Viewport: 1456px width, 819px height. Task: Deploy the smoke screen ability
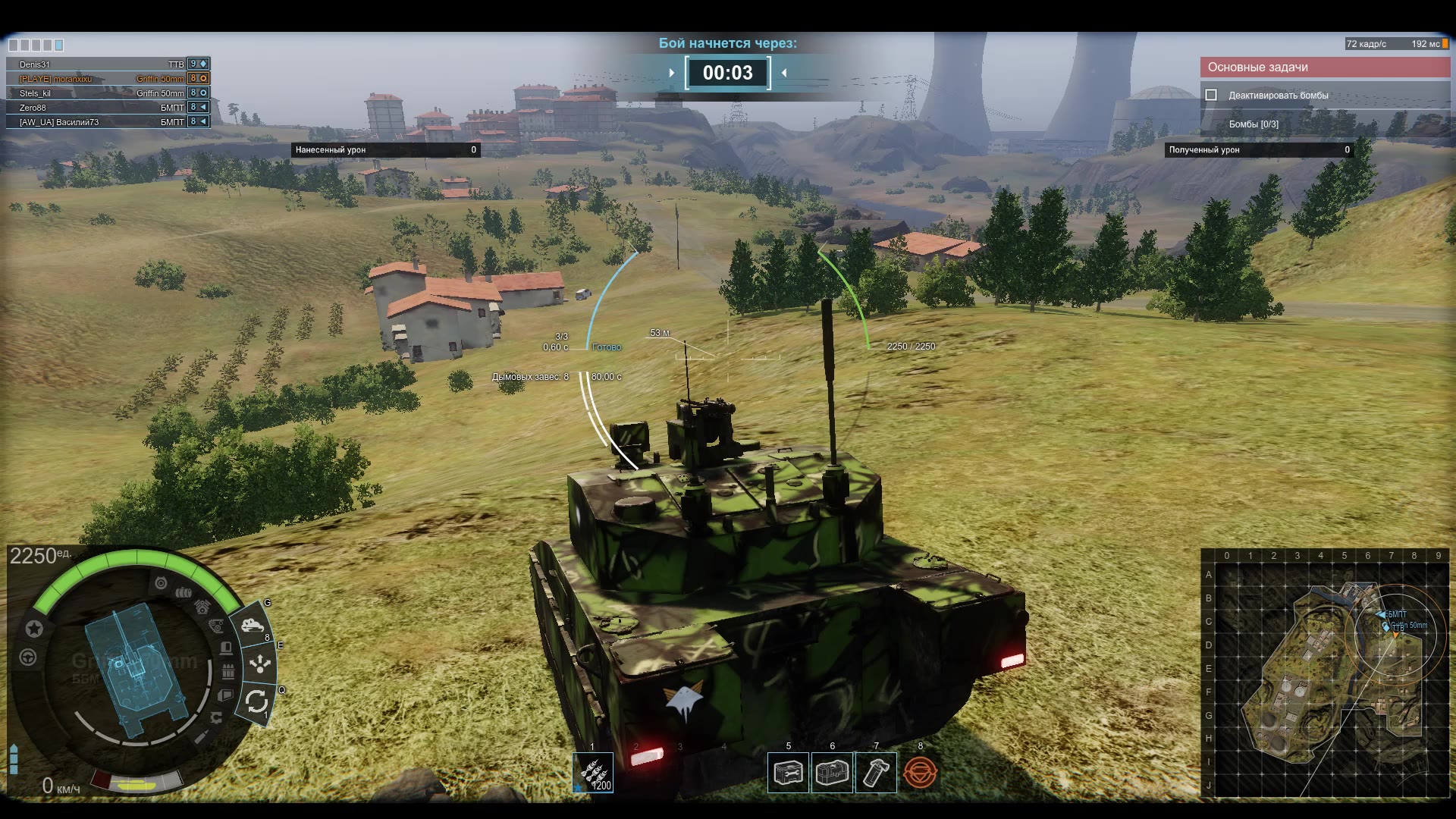(252, 626)
